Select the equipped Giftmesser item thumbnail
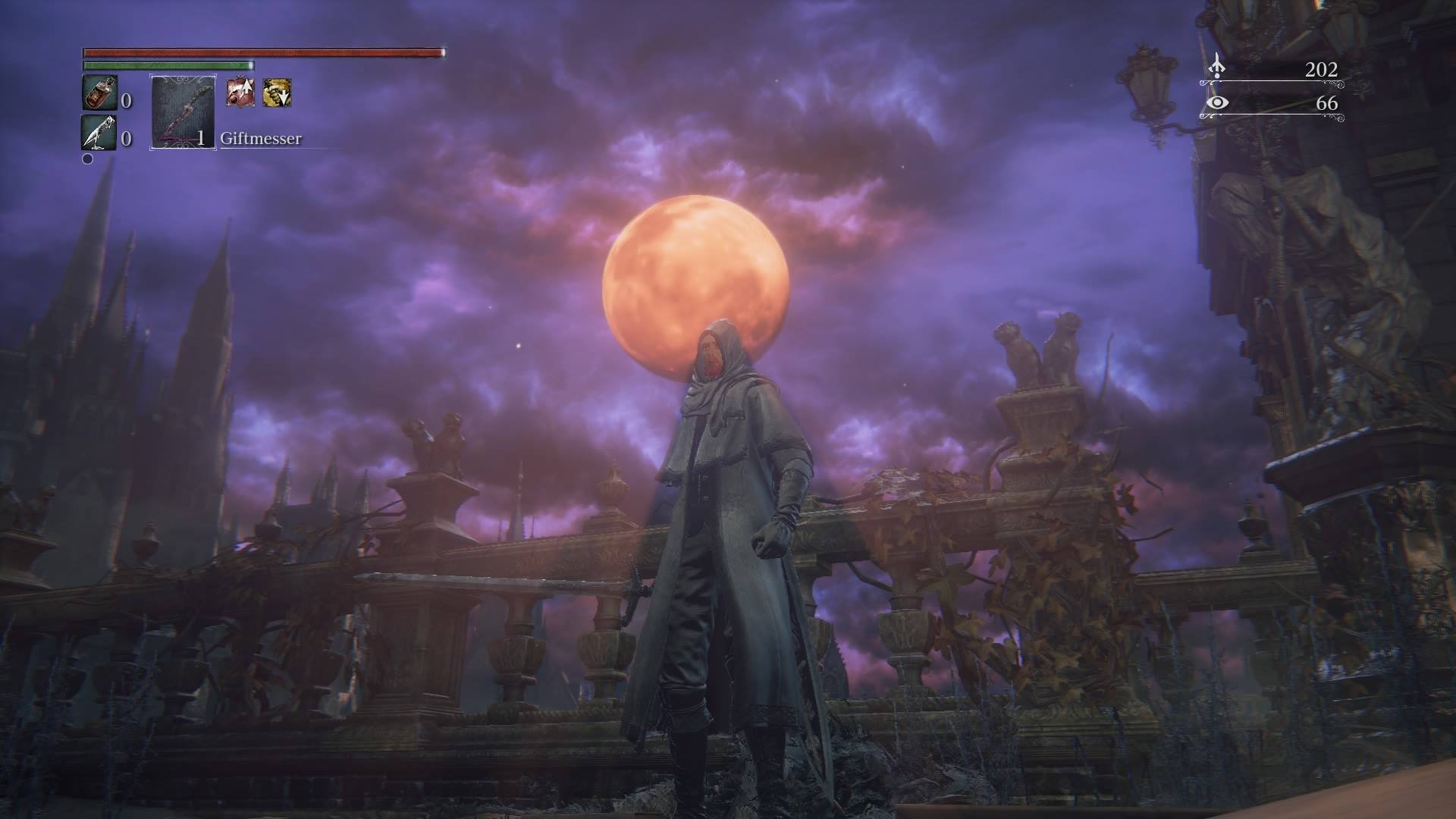 tap(181, 112)
